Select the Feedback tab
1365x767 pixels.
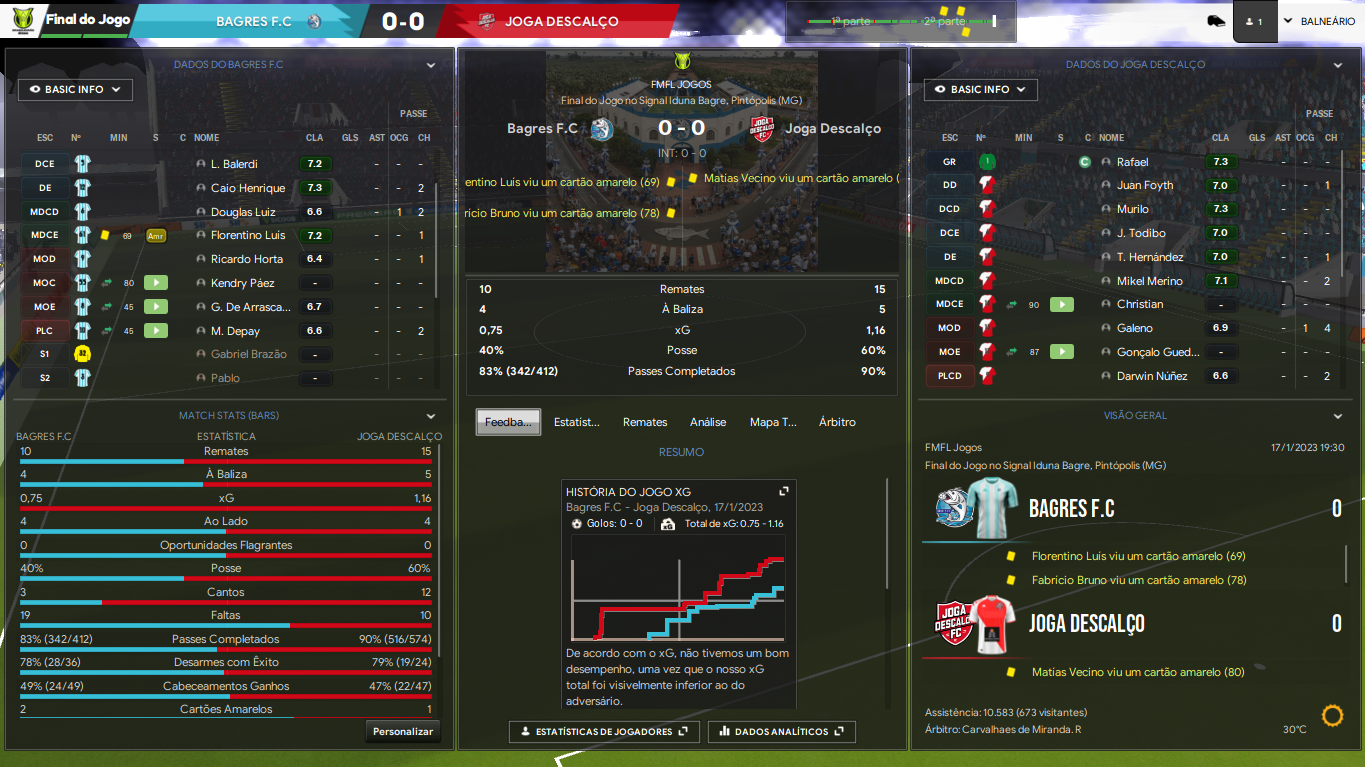pyautogui.click(x=508, y=422)
